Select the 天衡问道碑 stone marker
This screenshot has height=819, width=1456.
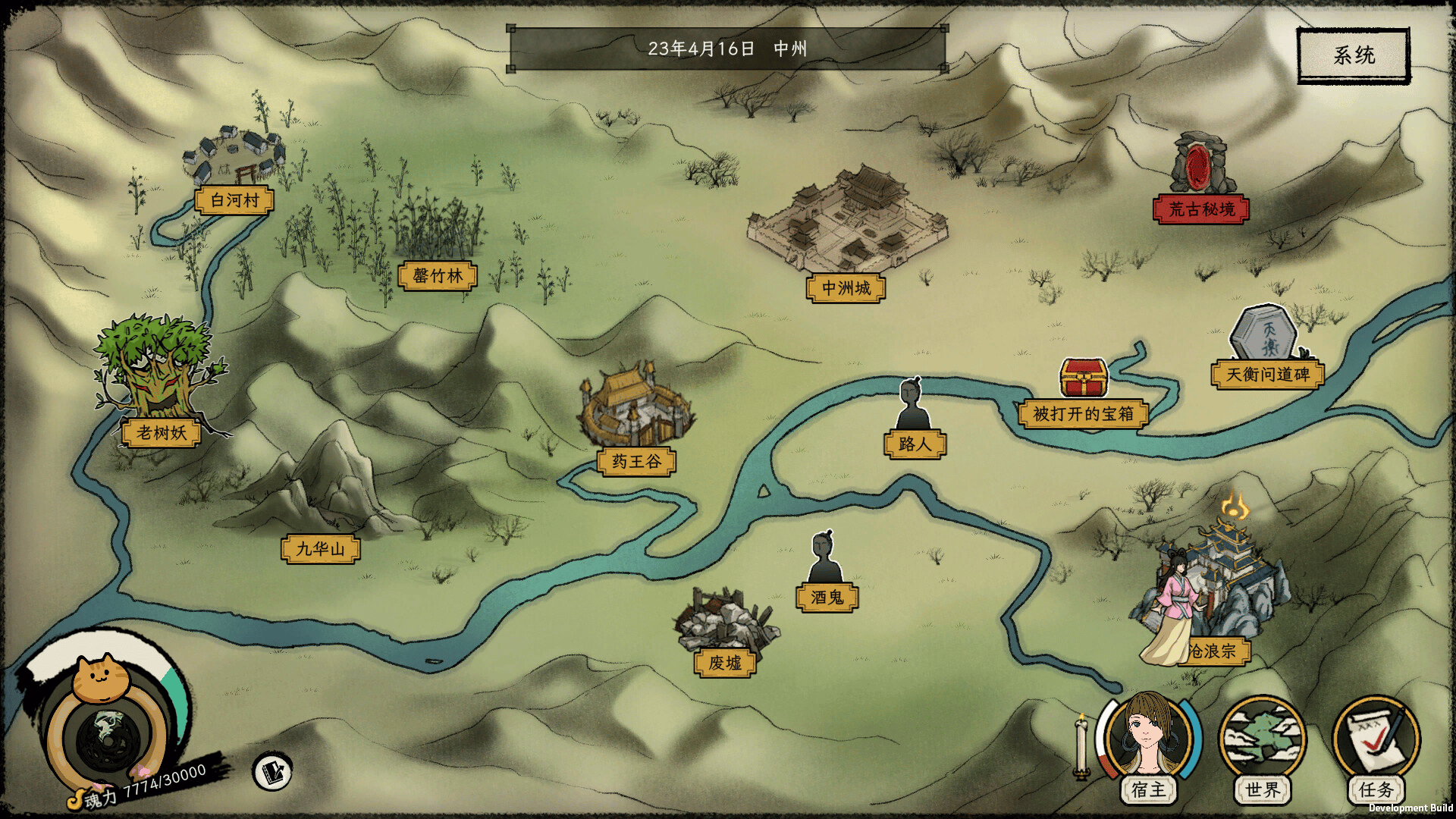pos(1268,374)
